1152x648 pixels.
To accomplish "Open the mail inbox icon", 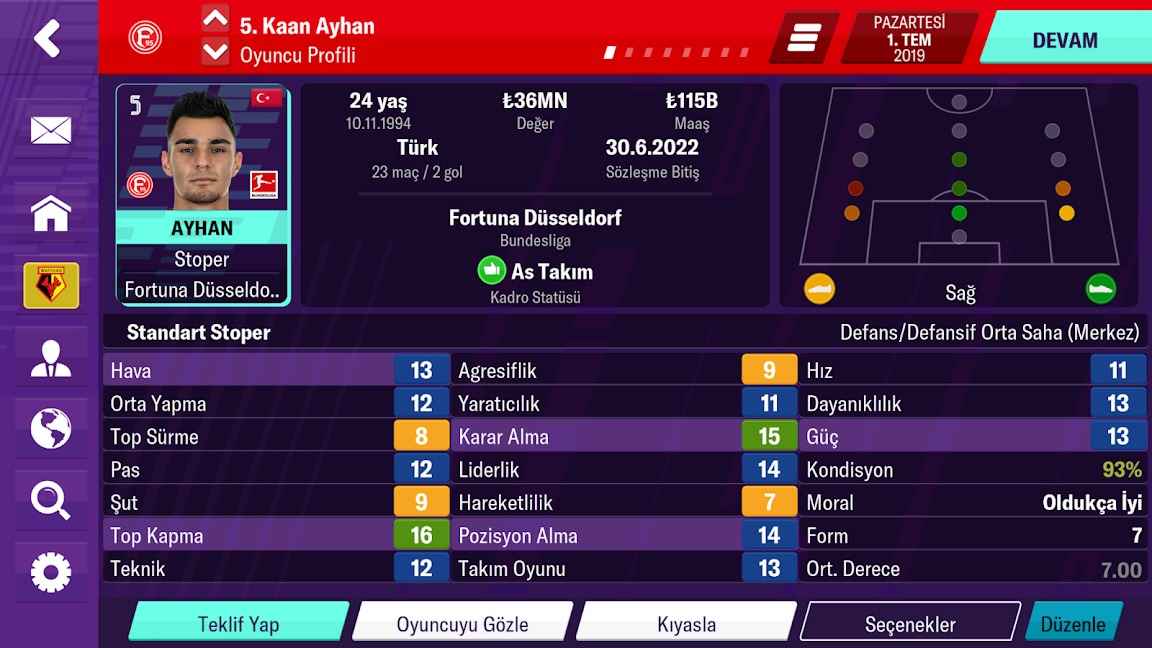I will [50, 130].
